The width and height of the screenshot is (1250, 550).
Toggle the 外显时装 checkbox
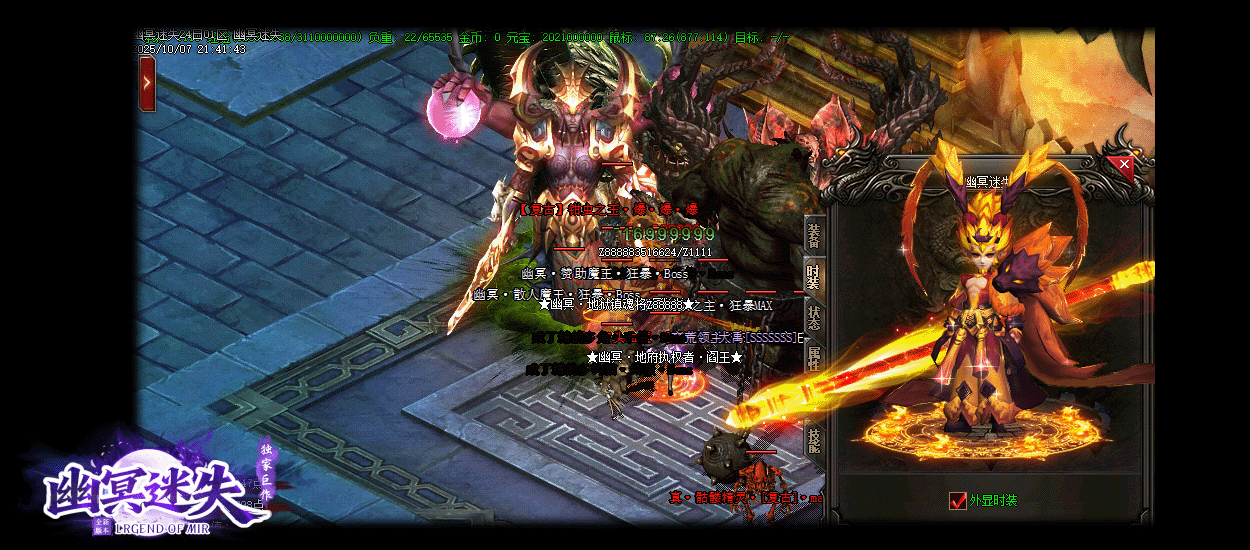[958, 500]
